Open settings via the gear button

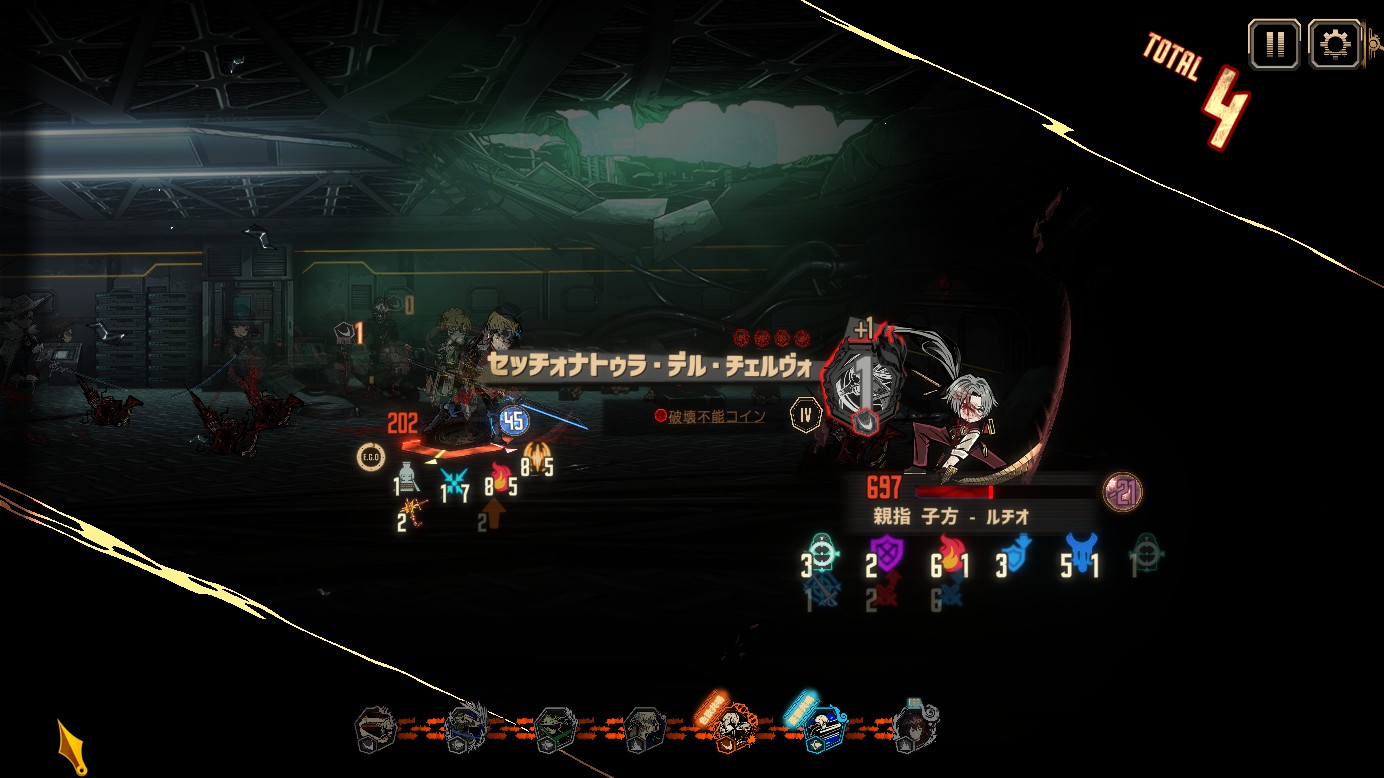(x=1334, y=44)
